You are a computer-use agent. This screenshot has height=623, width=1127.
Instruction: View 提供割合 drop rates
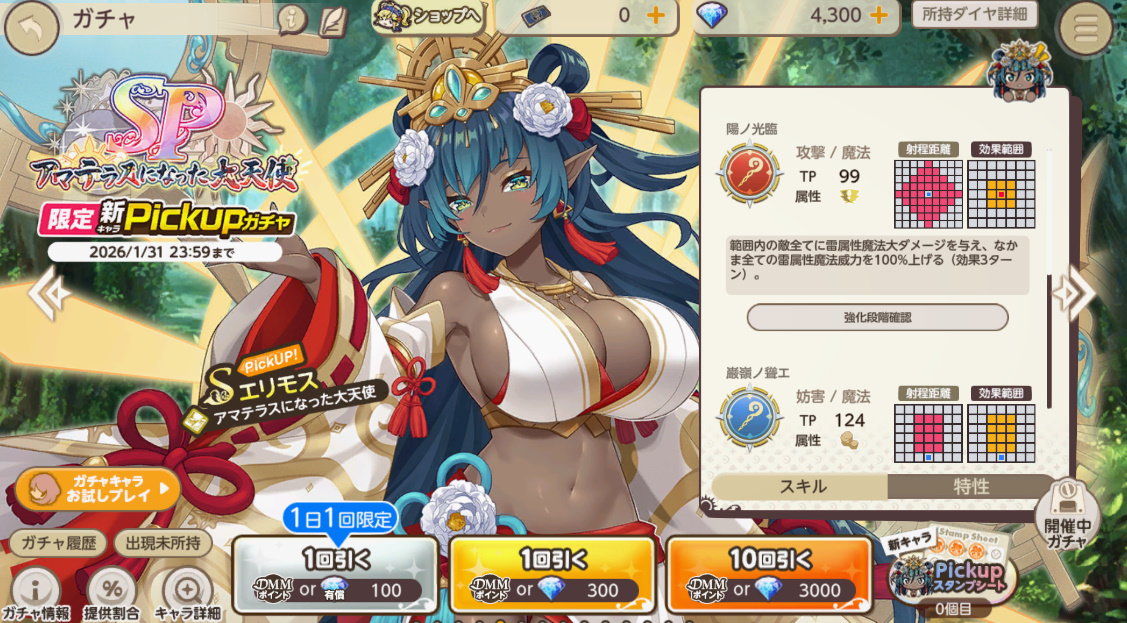[x=111, y=594]
